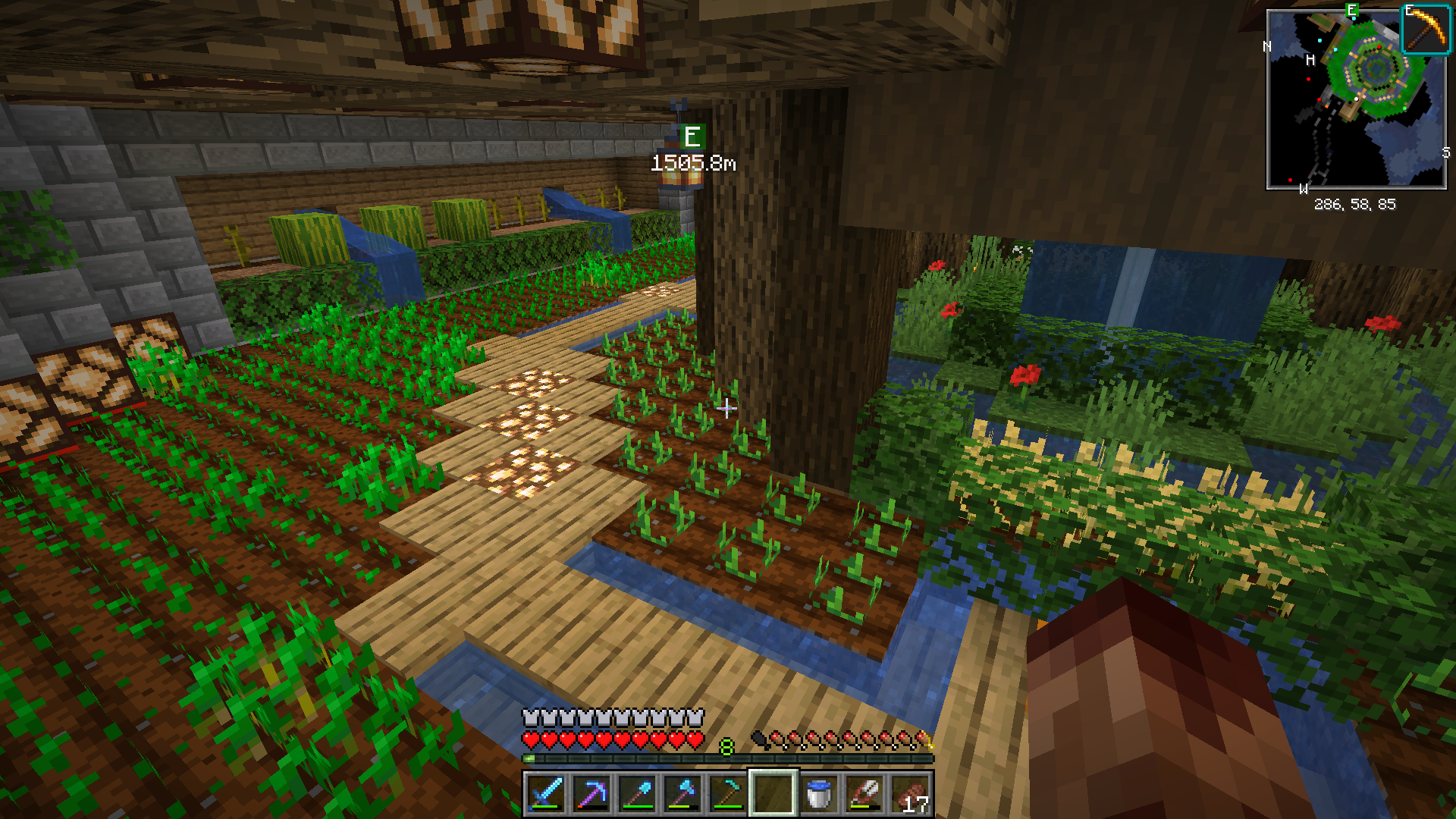This screenshot has width=1456, height=819.
Task: Select the water bucket slot
Action: tap(819, 794)
